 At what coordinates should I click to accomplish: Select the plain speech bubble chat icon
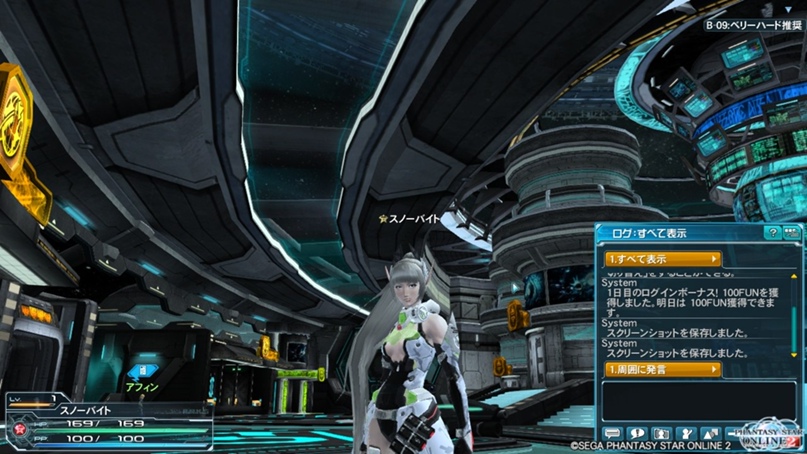[x=612, y=433]
